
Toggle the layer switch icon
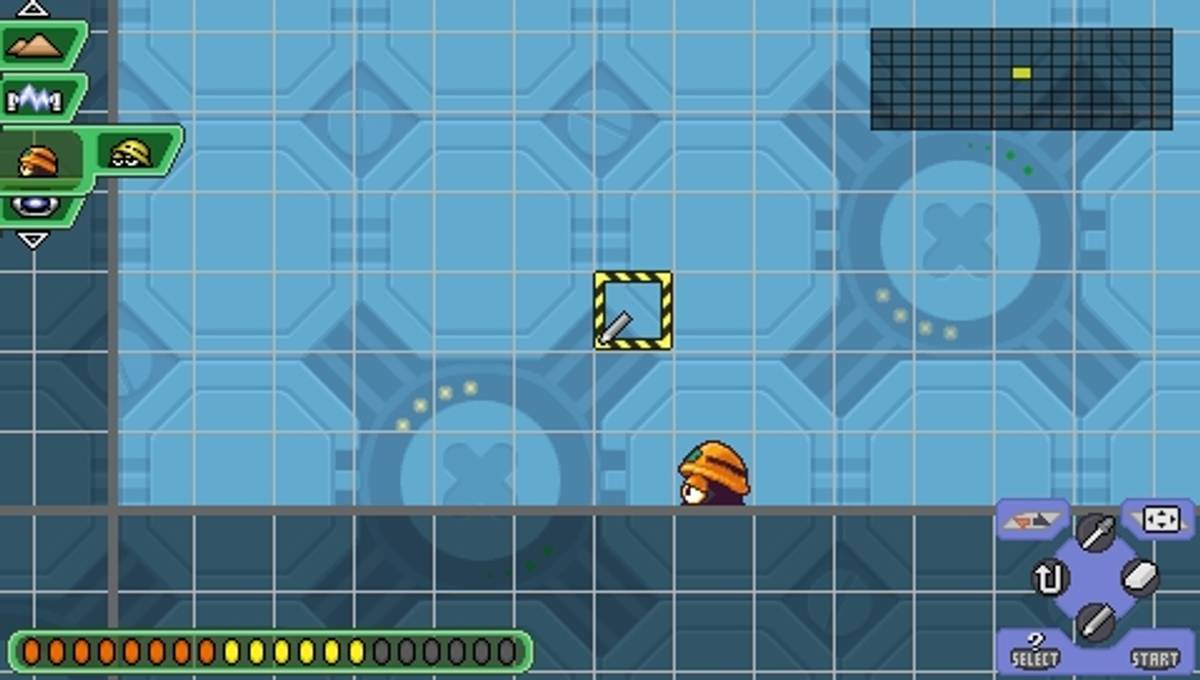[x=1033, y=518]
